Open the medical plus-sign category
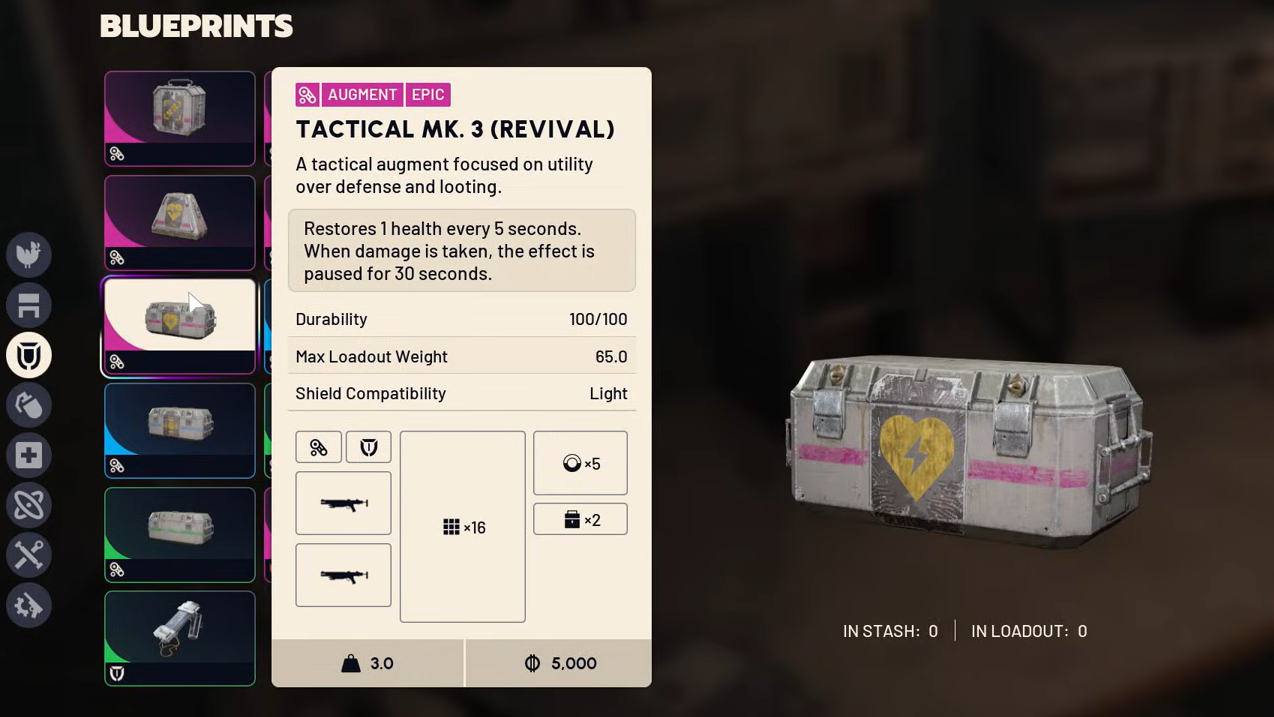 29,455
